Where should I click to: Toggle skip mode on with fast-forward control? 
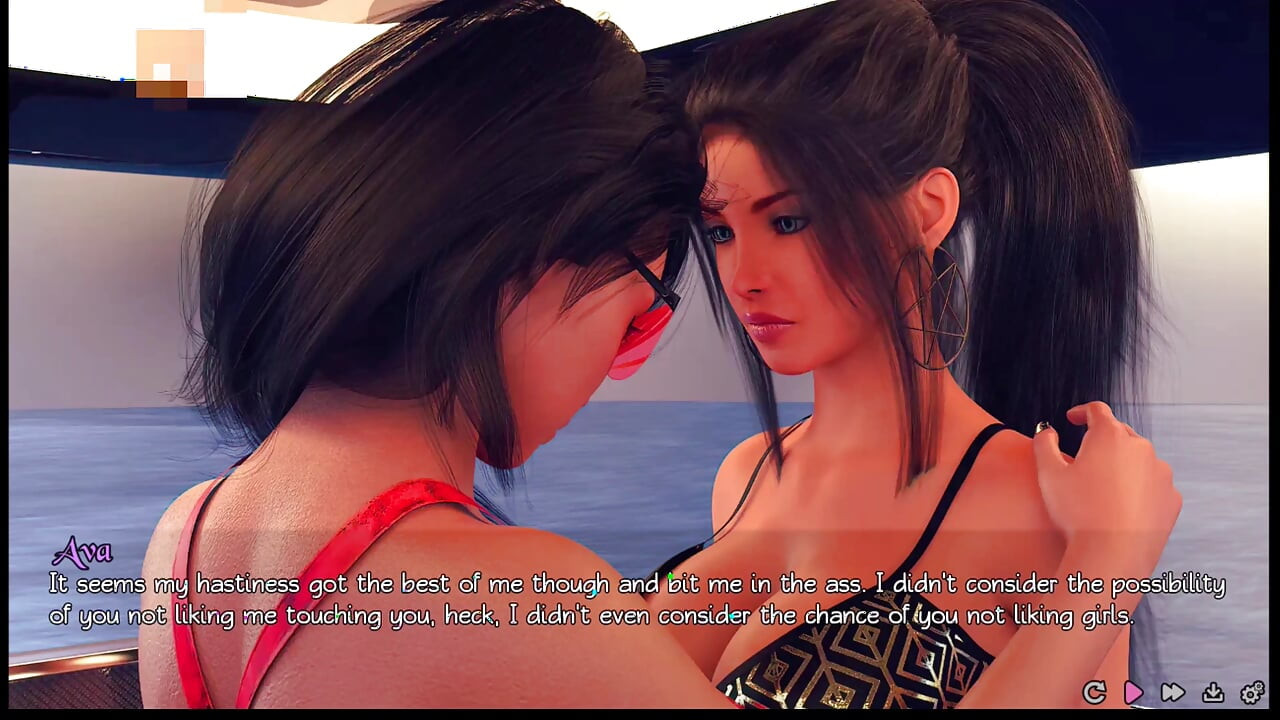pyautogui.click(x=1171, y=691)
